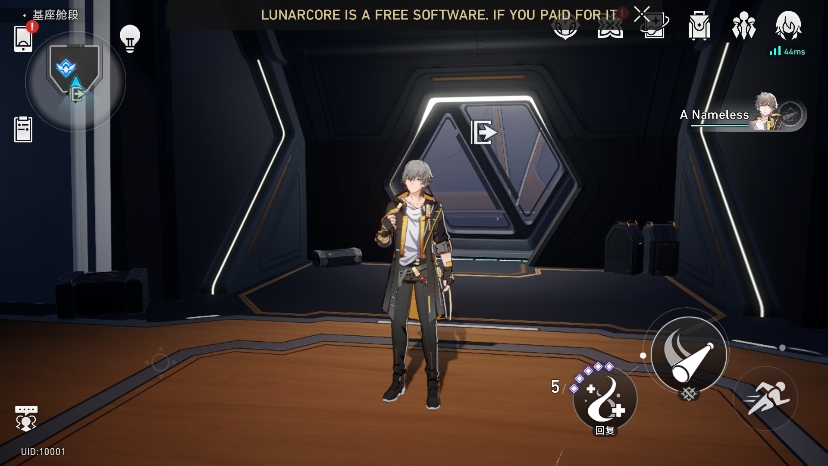Click the lightbulb hint icon

129,38
